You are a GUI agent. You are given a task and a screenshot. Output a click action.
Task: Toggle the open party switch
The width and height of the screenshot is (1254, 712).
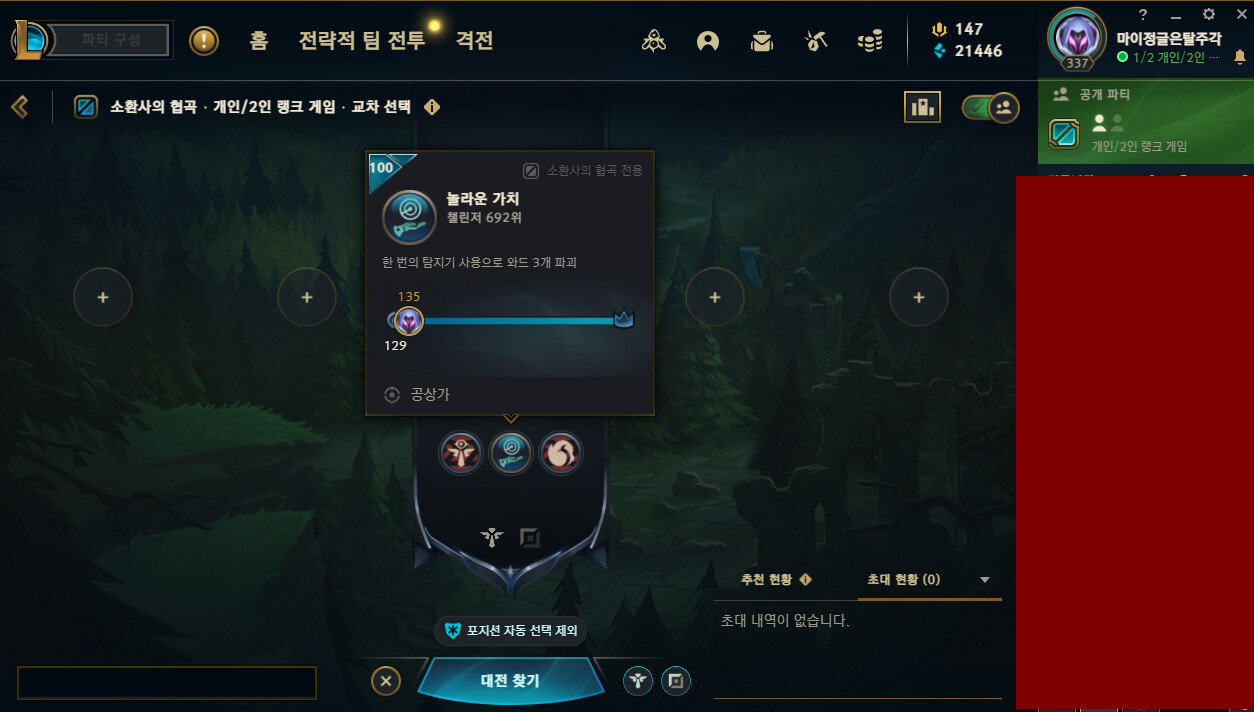click(x=990, y=107)
